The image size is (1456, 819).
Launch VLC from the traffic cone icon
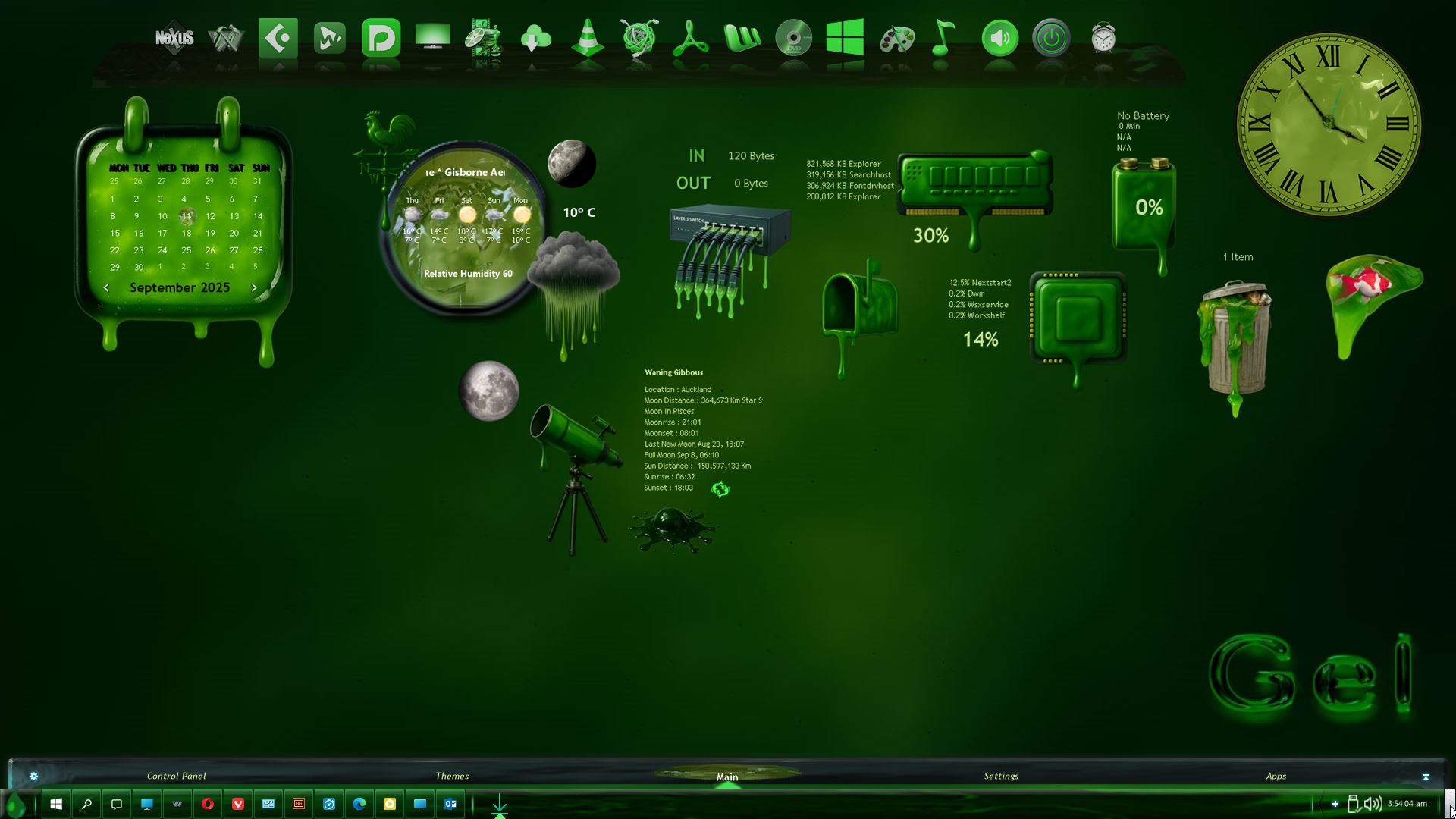(587, 37)
